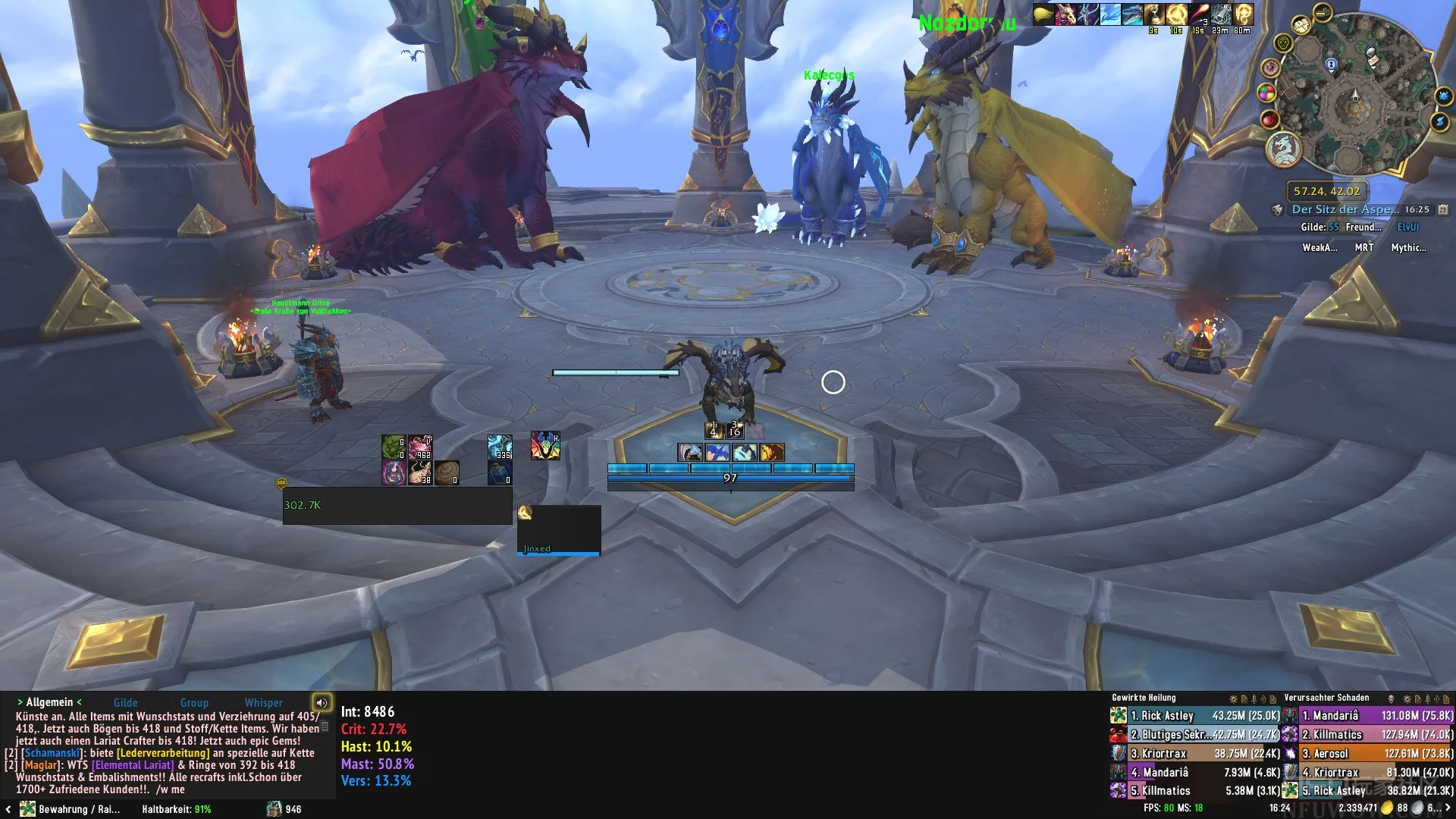Click the blue bug minimap button
This screenshot has width=1456, height=819.
pos(1443,96)
